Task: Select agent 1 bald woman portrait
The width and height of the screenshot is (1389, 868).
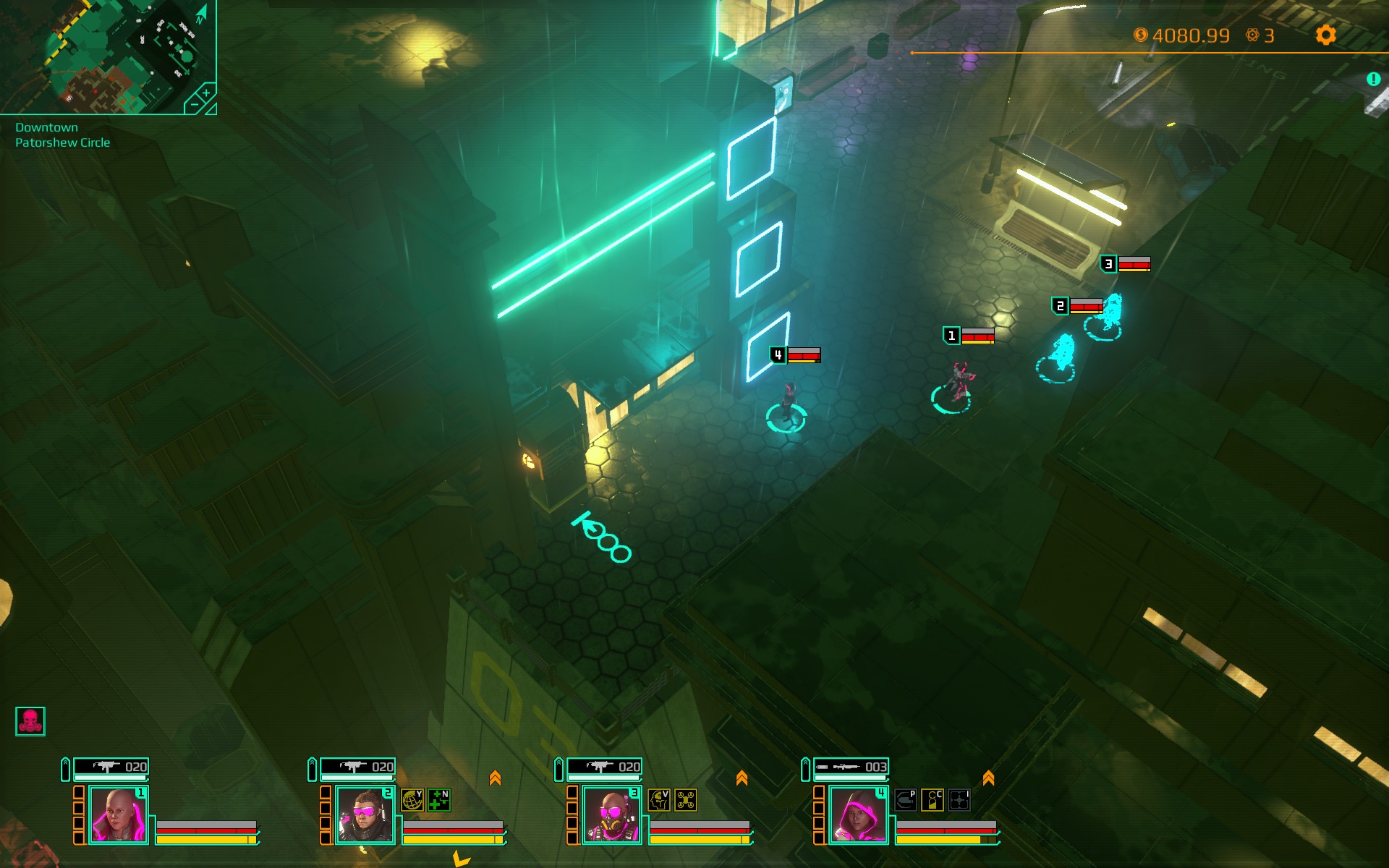Action: [x=118, y=815]
